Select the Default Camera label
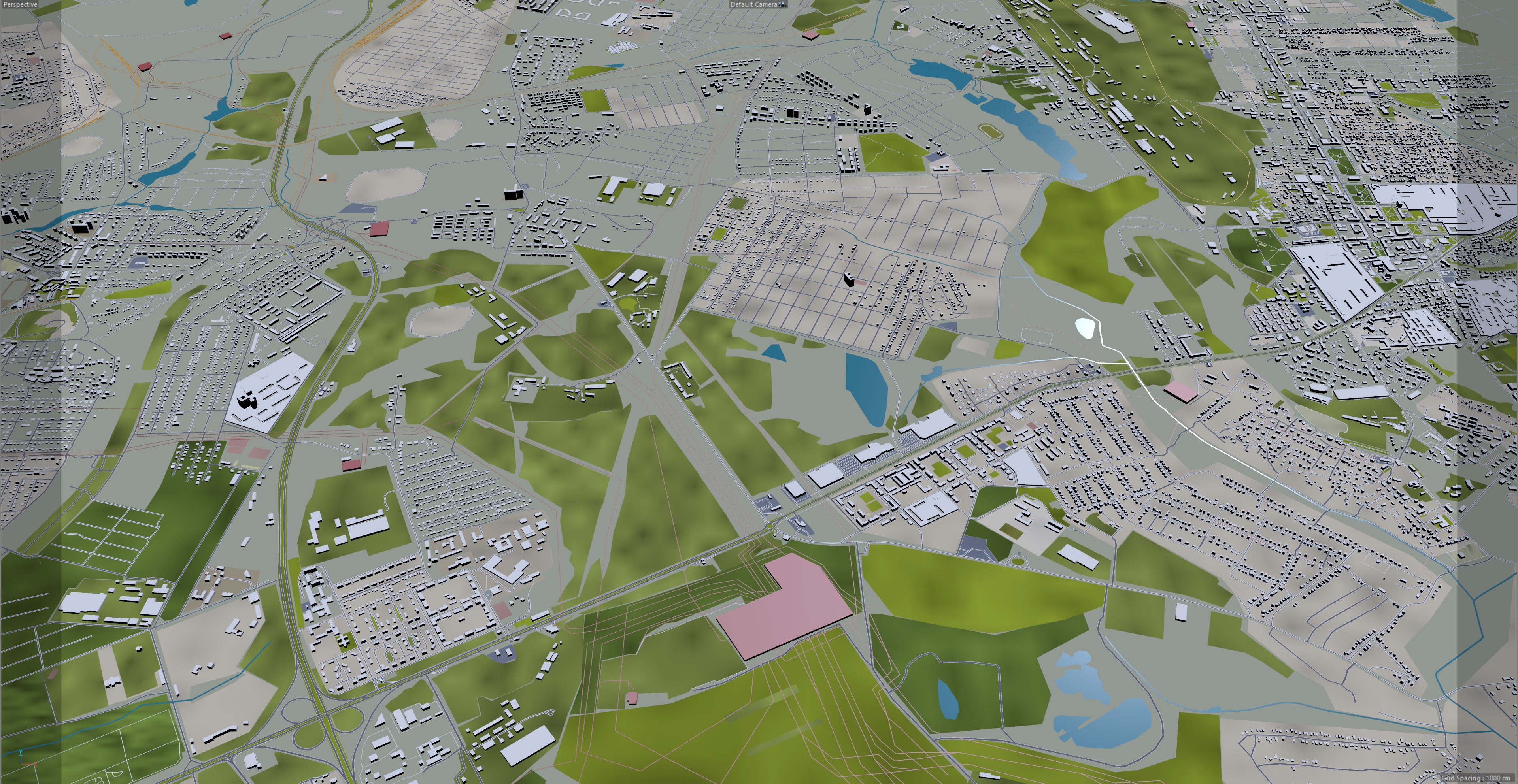Image resolution: width=1518 pixels, height=784 pixels. tap(754, 5)
